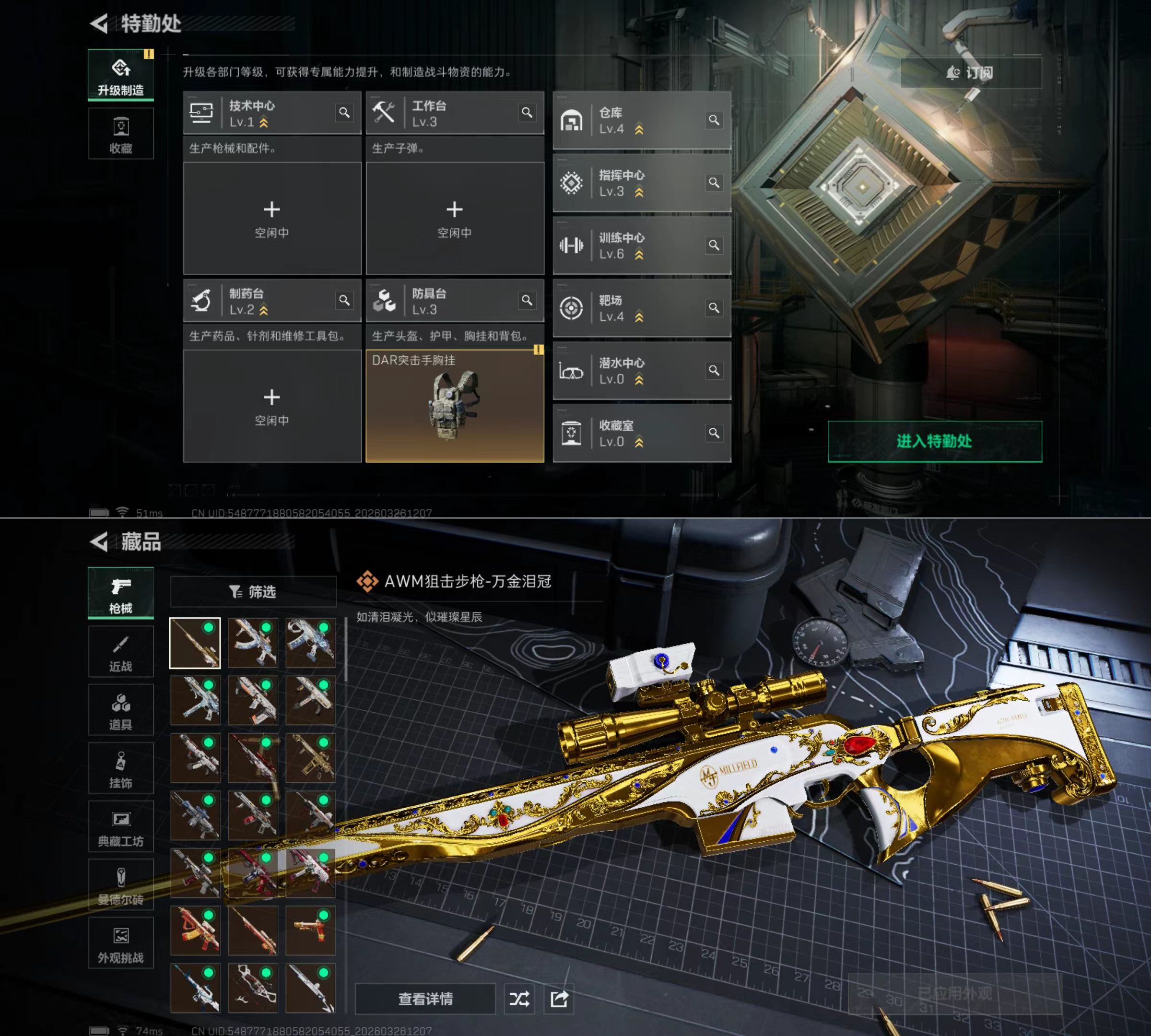This screenshot has height=1036, width=1151.
Task: Open the 训练中心 Lv.6 row
Action: [642, 246]
